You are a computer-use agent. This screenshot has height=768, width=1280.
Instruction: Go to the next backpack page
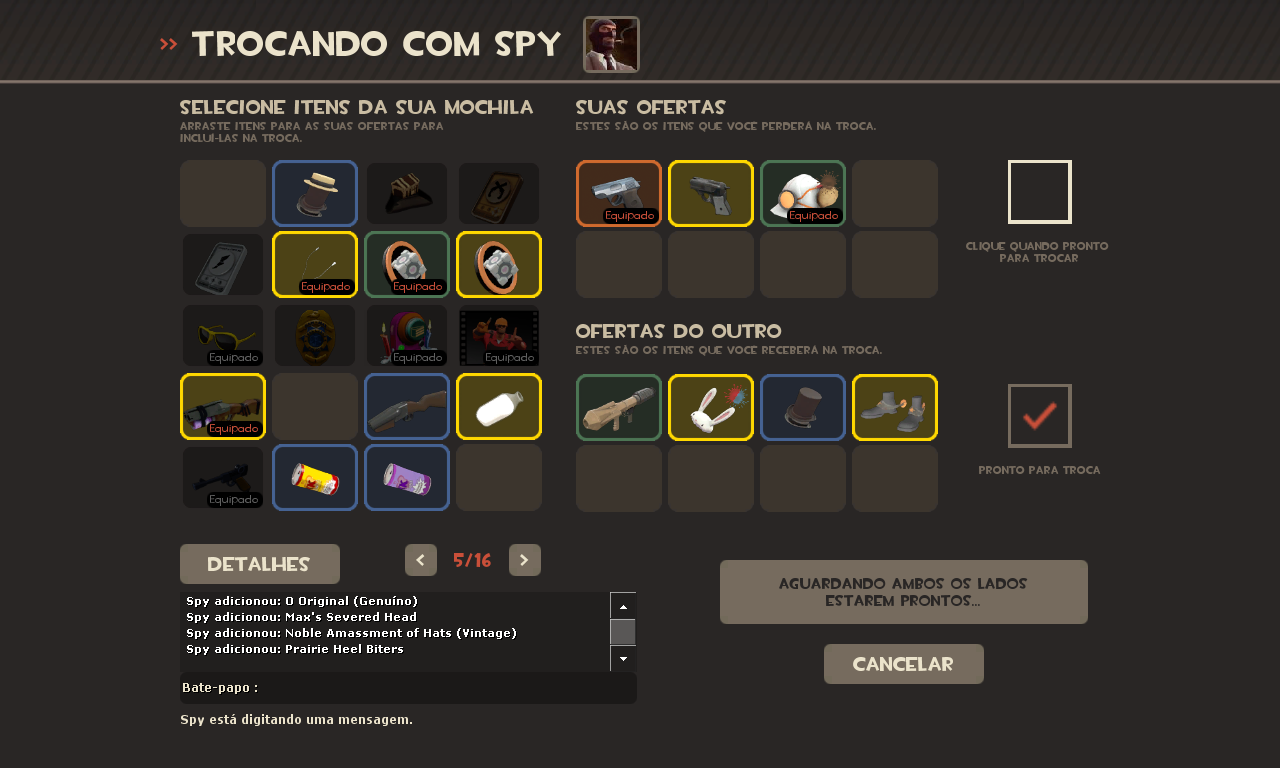pos(525,560)
